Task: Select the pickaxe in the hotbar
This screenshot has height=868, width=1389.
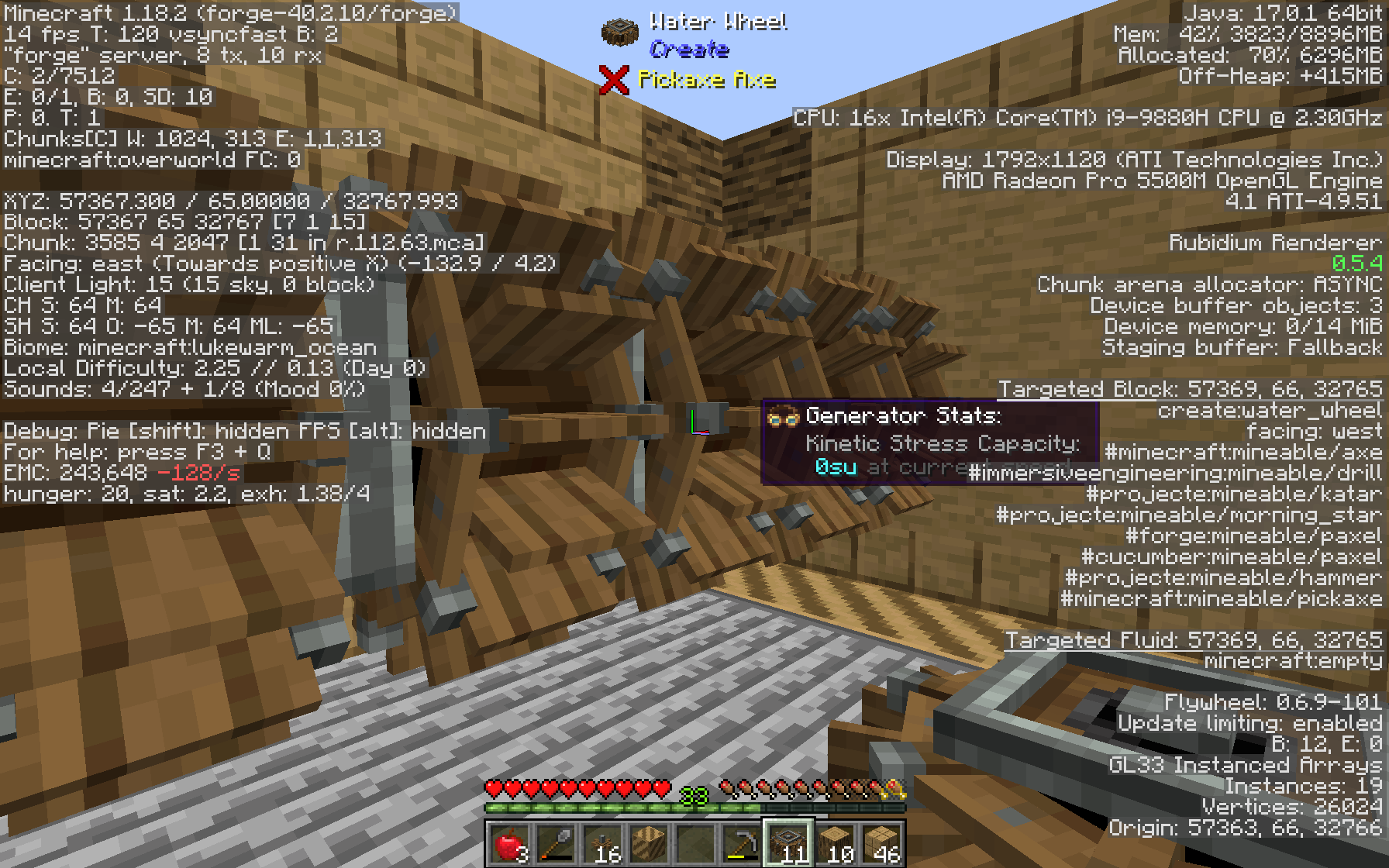Action: (x=742, y=846)
